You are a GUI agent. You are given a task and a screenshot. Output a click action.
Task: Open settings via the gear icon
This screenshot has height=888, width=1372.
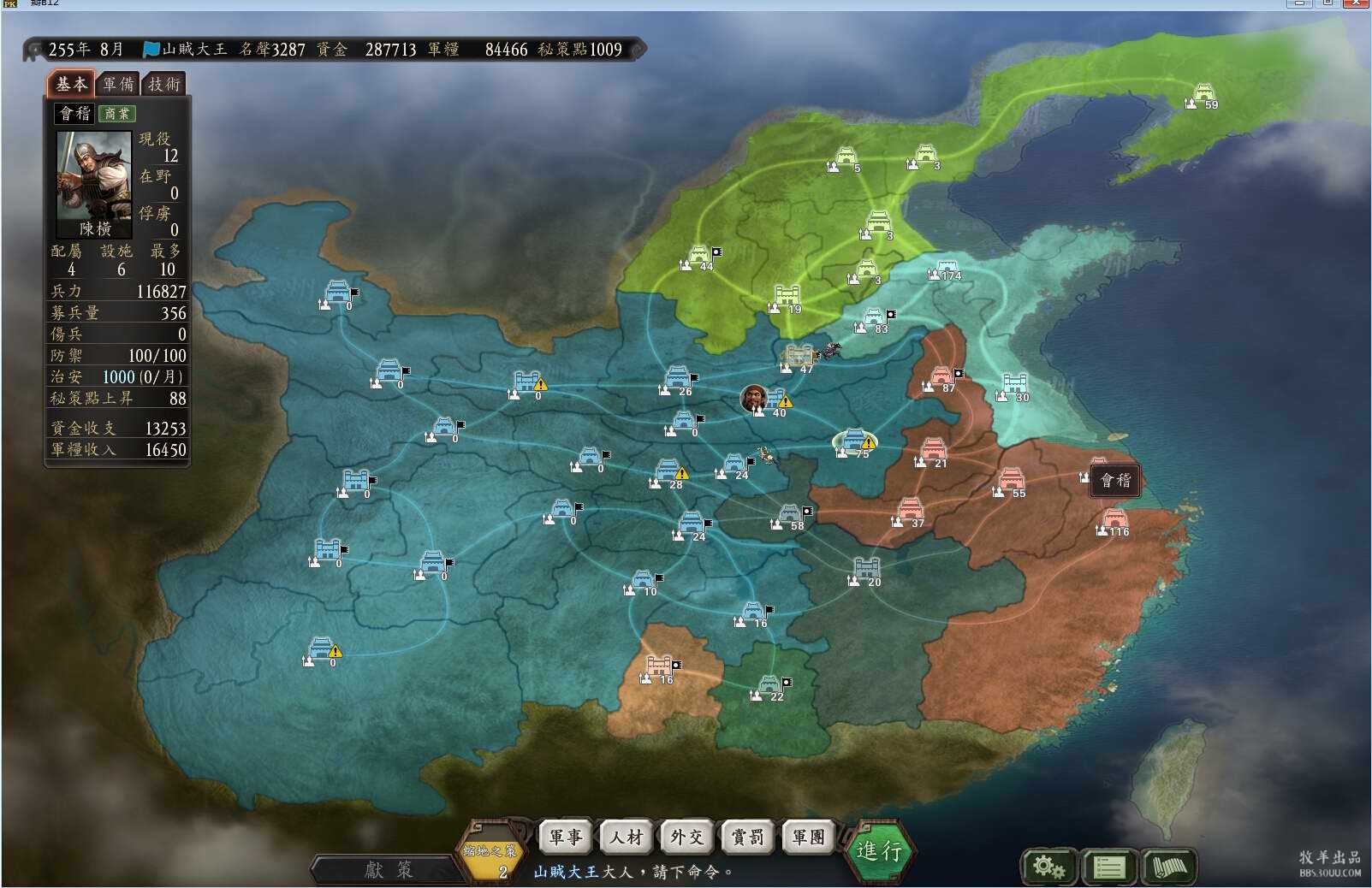(x=1048, y=867)
